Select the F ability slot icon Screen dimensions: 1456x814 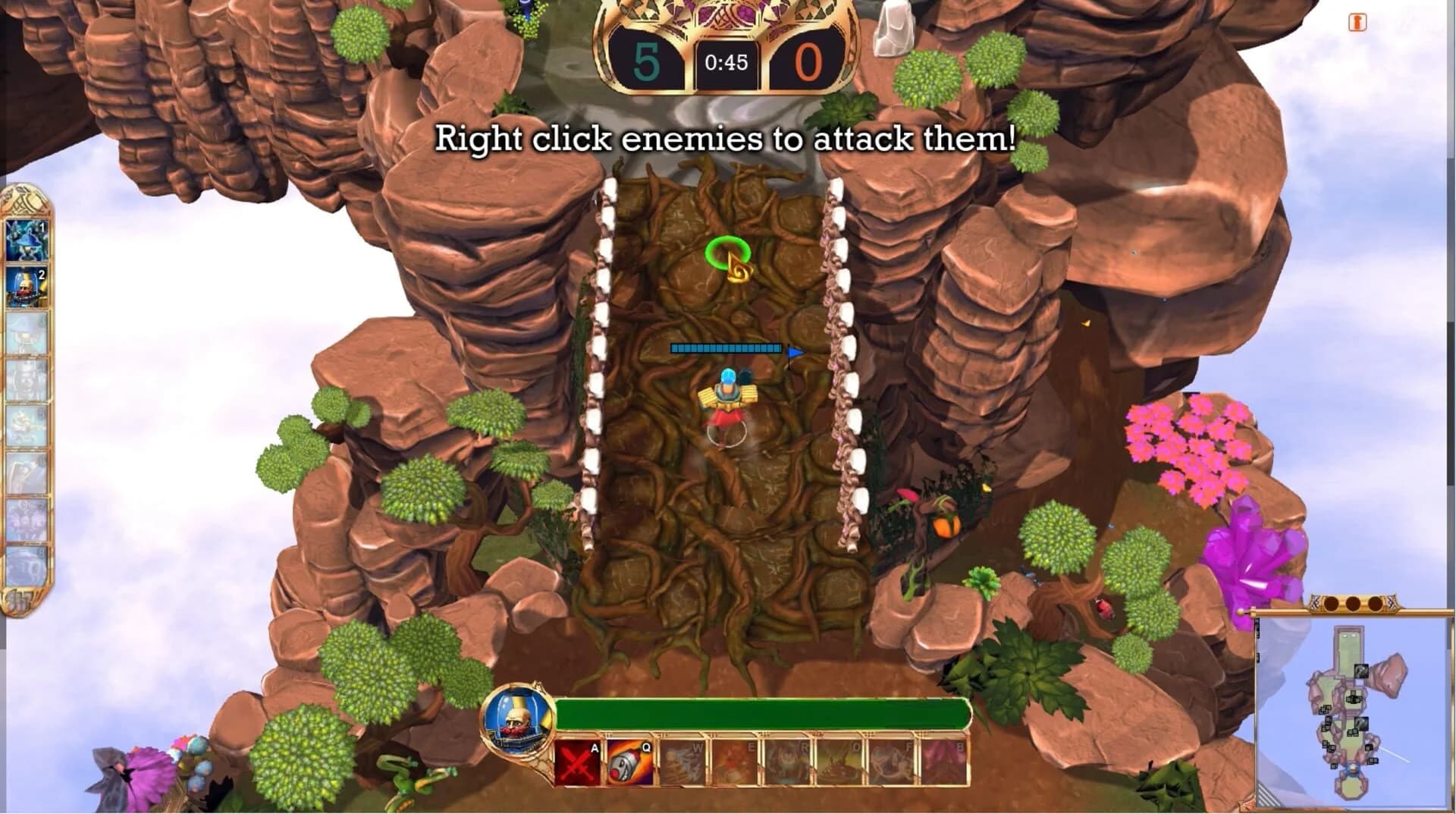point(893,762)
